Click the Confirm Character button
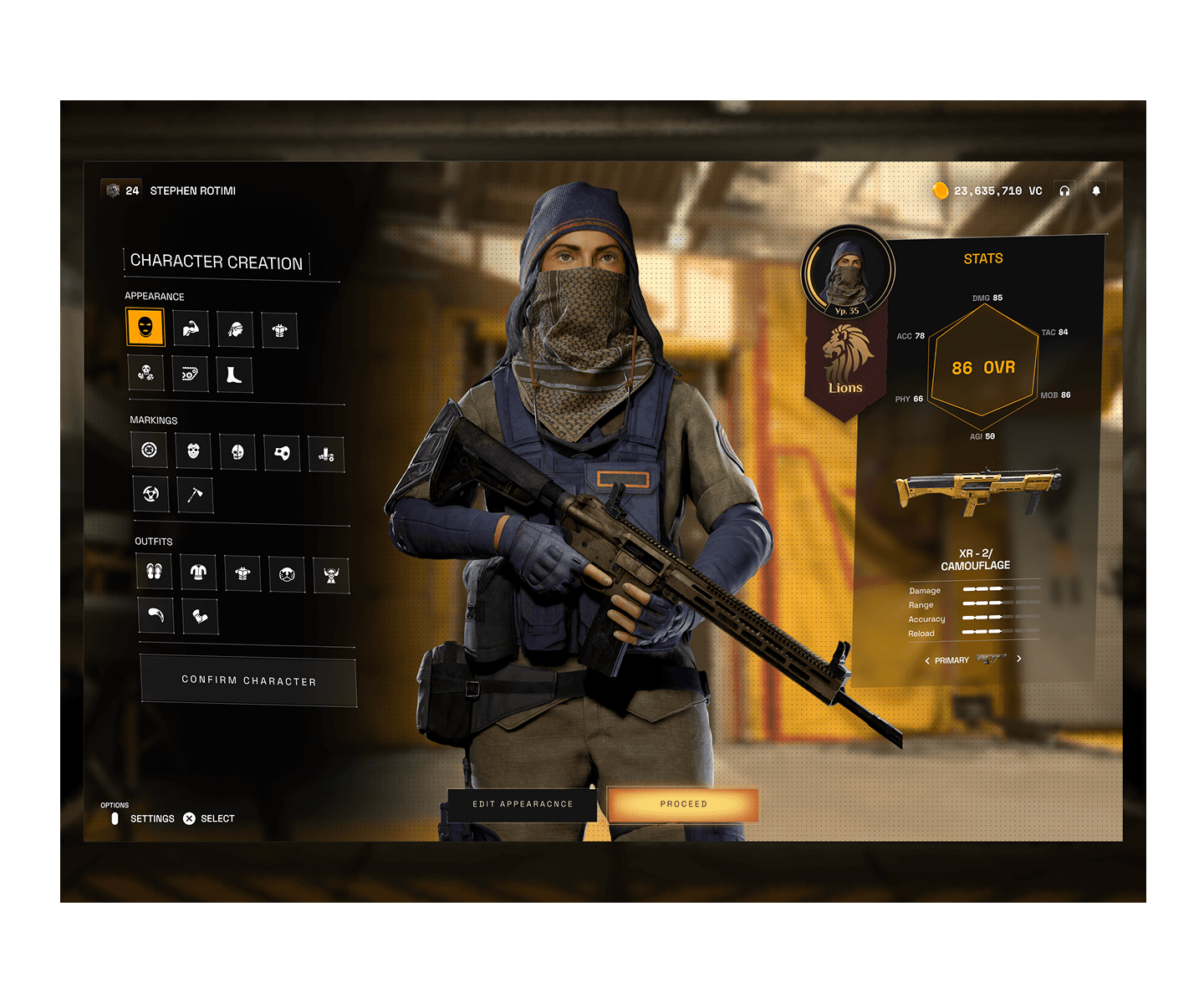Viewport: 1204px width, 1003px height. click(248, 681)
